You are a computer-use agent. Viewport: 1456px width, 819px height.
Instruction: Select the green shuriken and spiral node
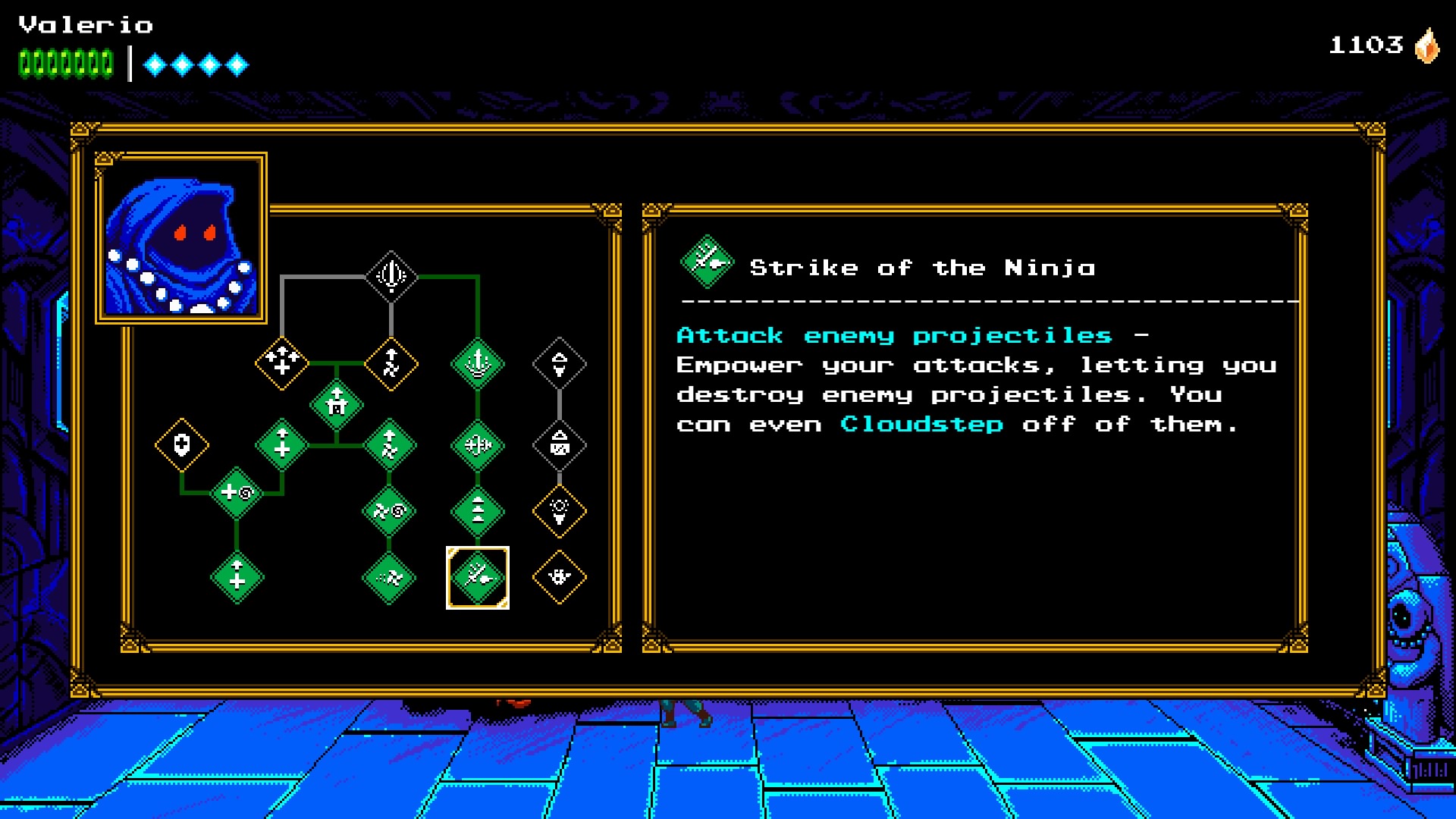point(389,512)
